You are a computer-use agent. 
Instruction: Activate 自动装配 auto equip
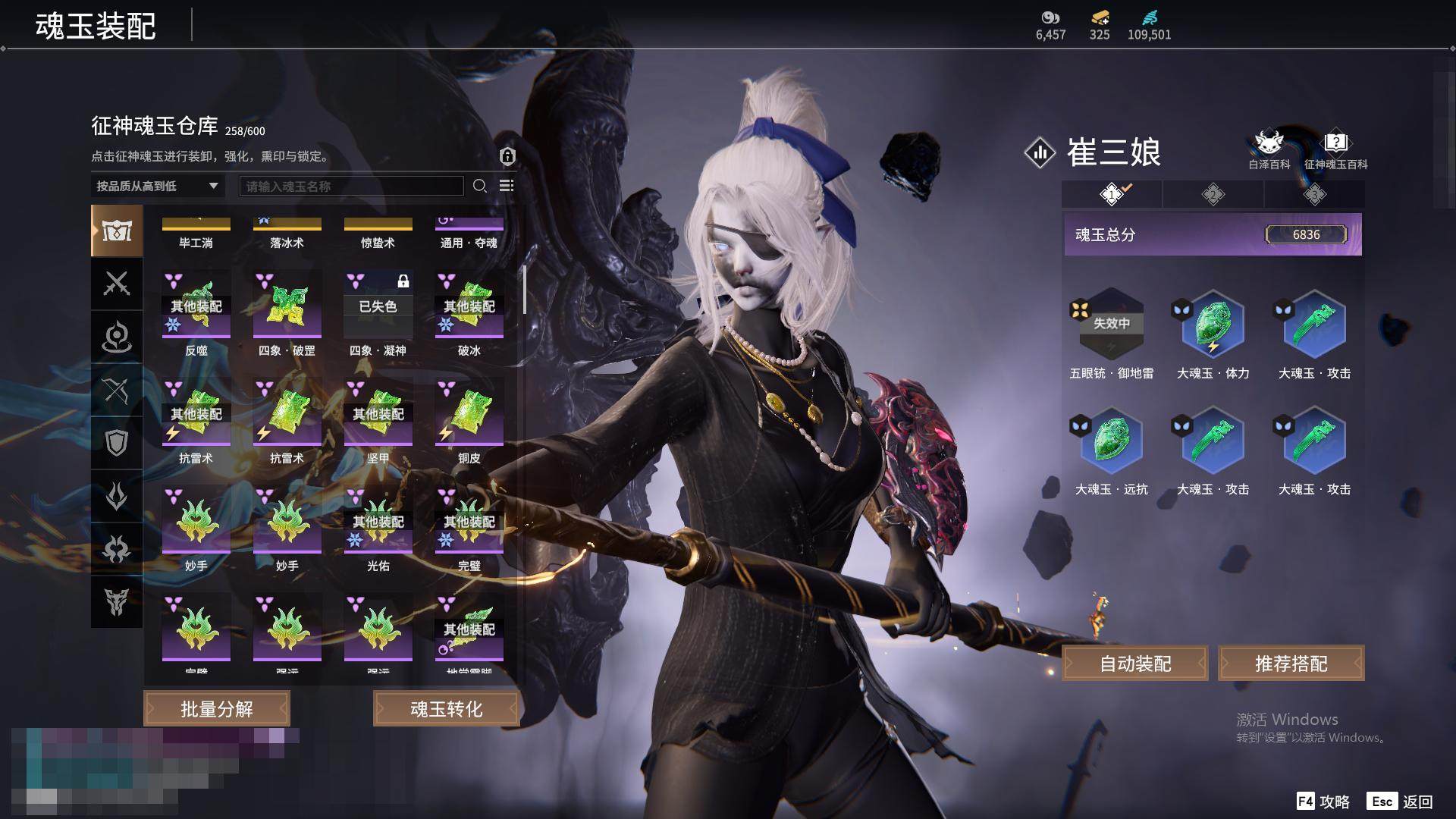1135,664
